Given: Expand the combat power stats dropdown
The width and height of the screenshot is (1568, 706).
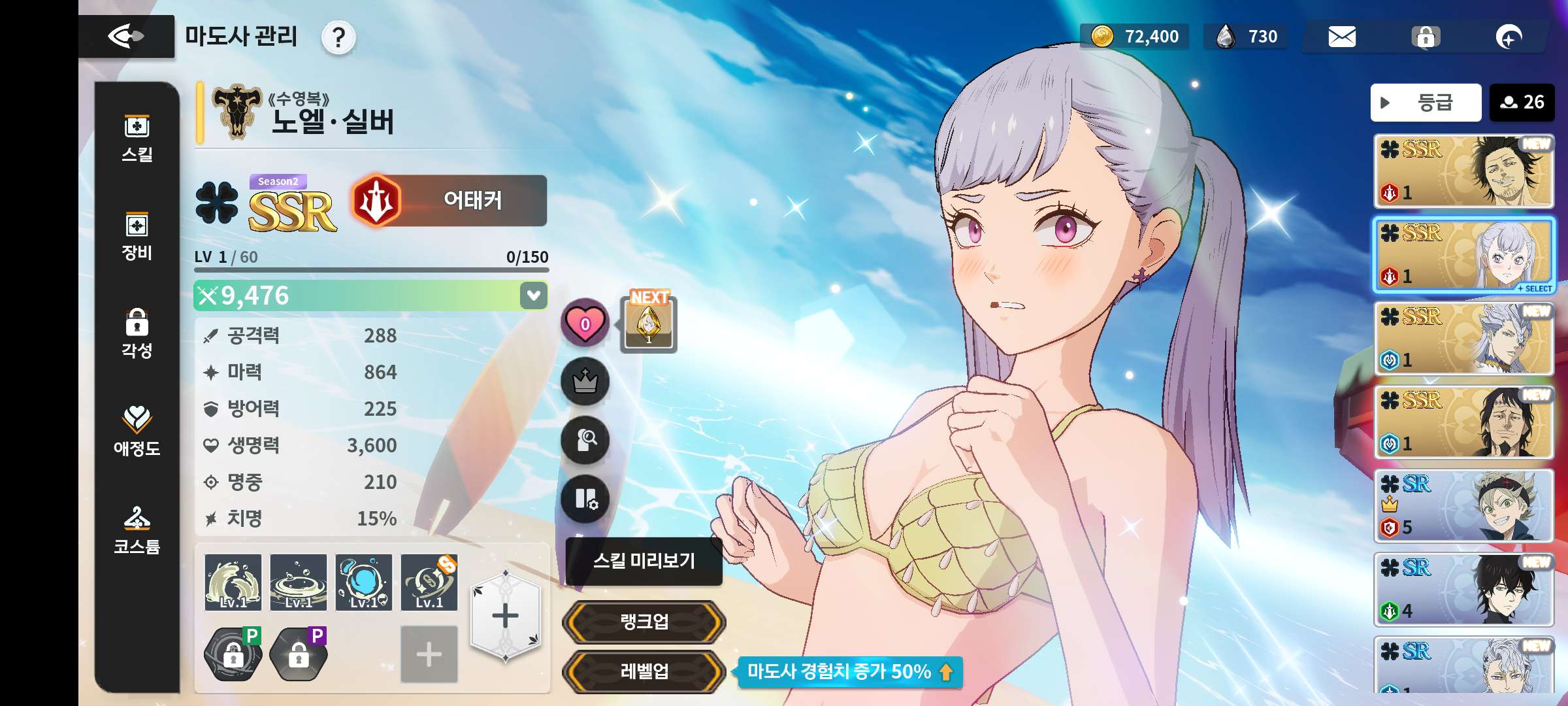Looking at the screenshot, I should click(533, 295).
